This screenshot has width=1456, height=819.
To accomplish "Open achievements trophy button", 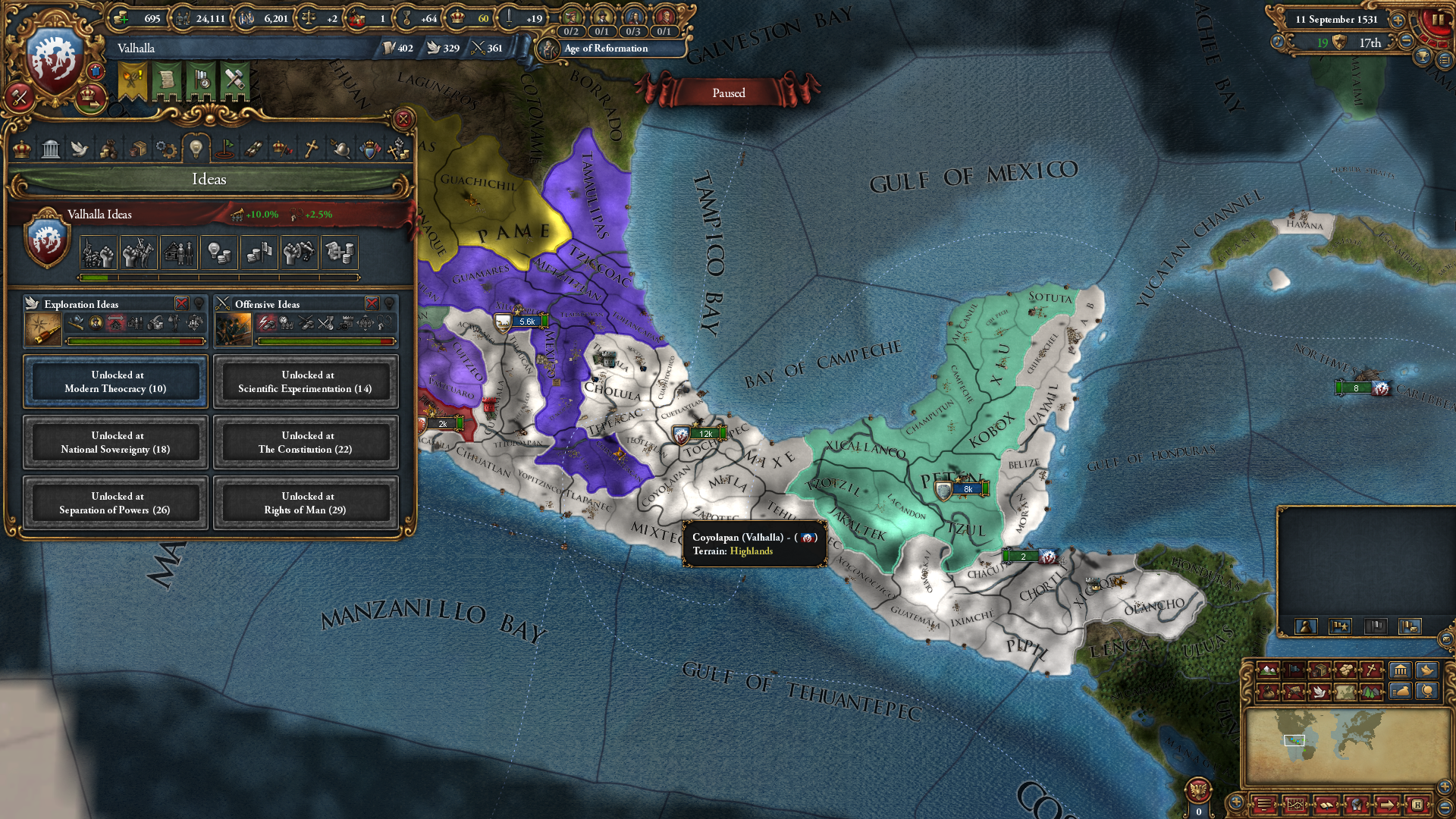I will click(1423, 56).
